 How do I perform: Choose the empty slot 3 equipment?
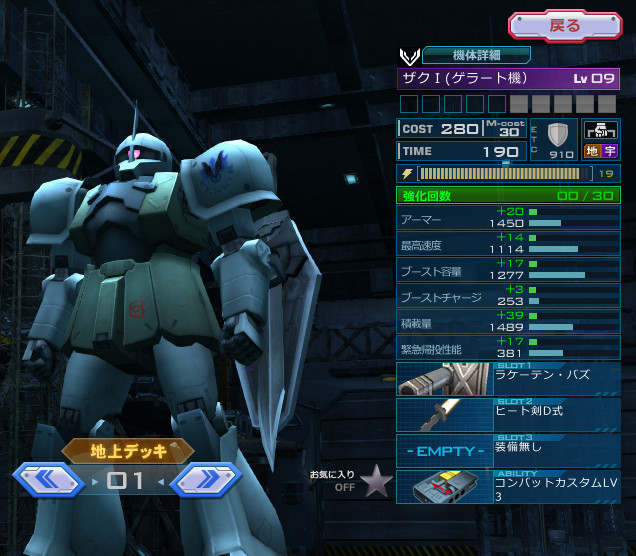point(508,450)
